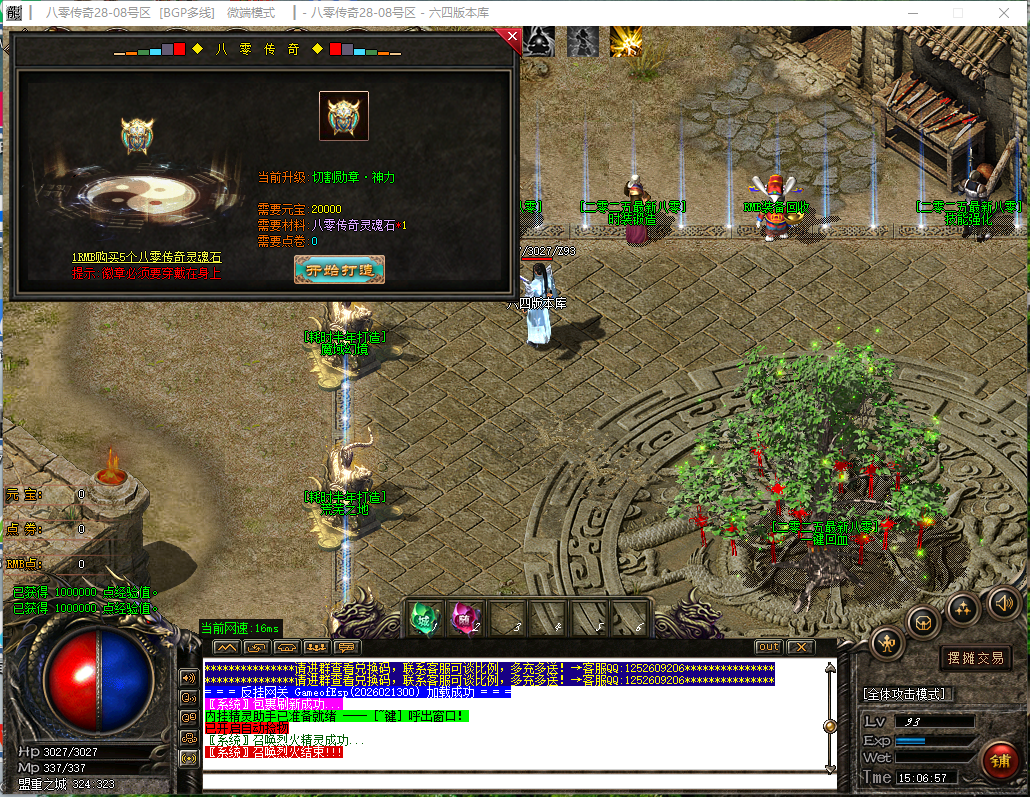Click the chat panel's out button
The width and height of the screenshot is (1030, 797).
(x=768, y=647)
